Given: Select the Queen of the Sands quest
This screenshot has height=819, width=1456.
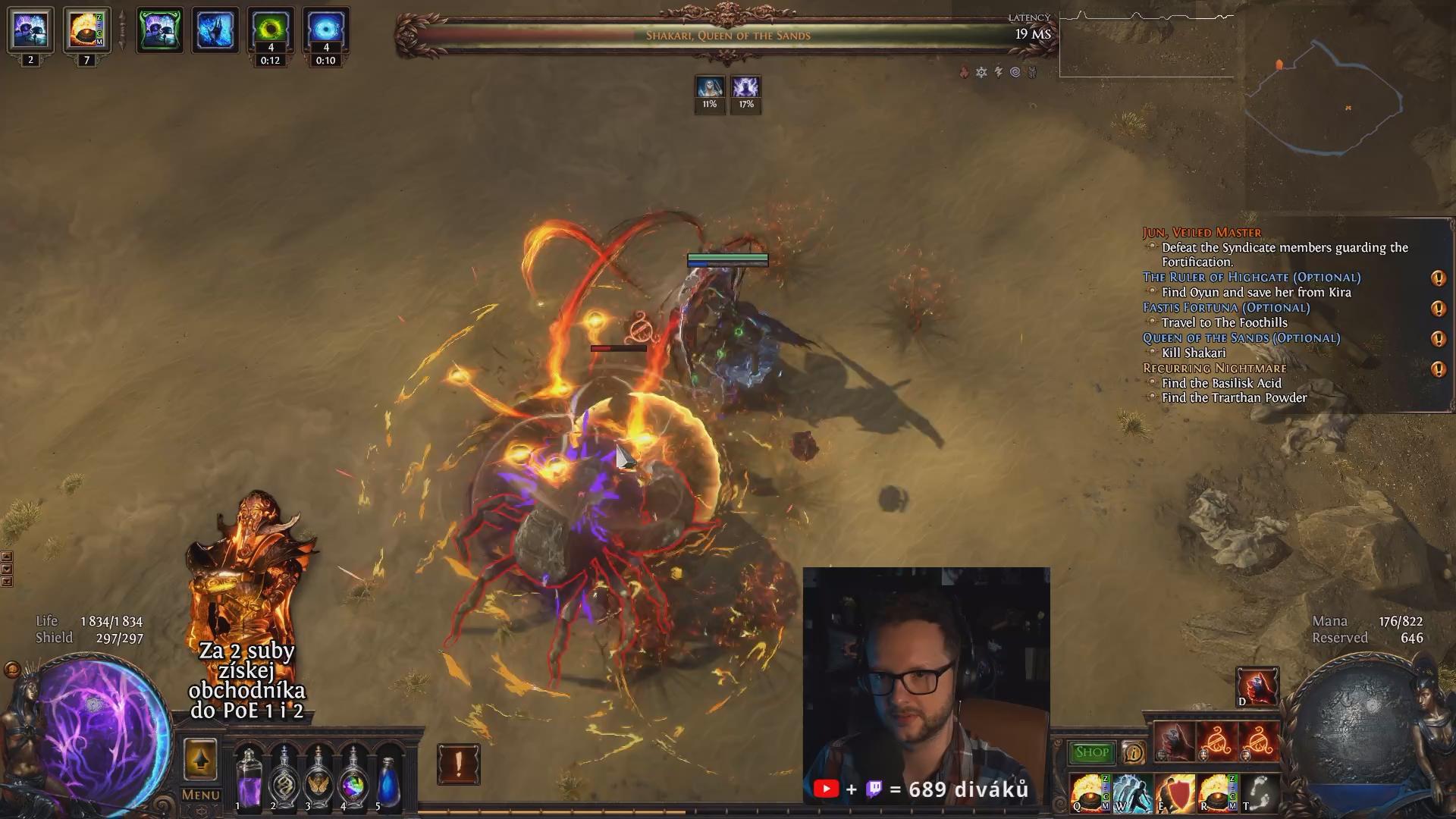Looking at the screenshot, I should coord(1241,338).
